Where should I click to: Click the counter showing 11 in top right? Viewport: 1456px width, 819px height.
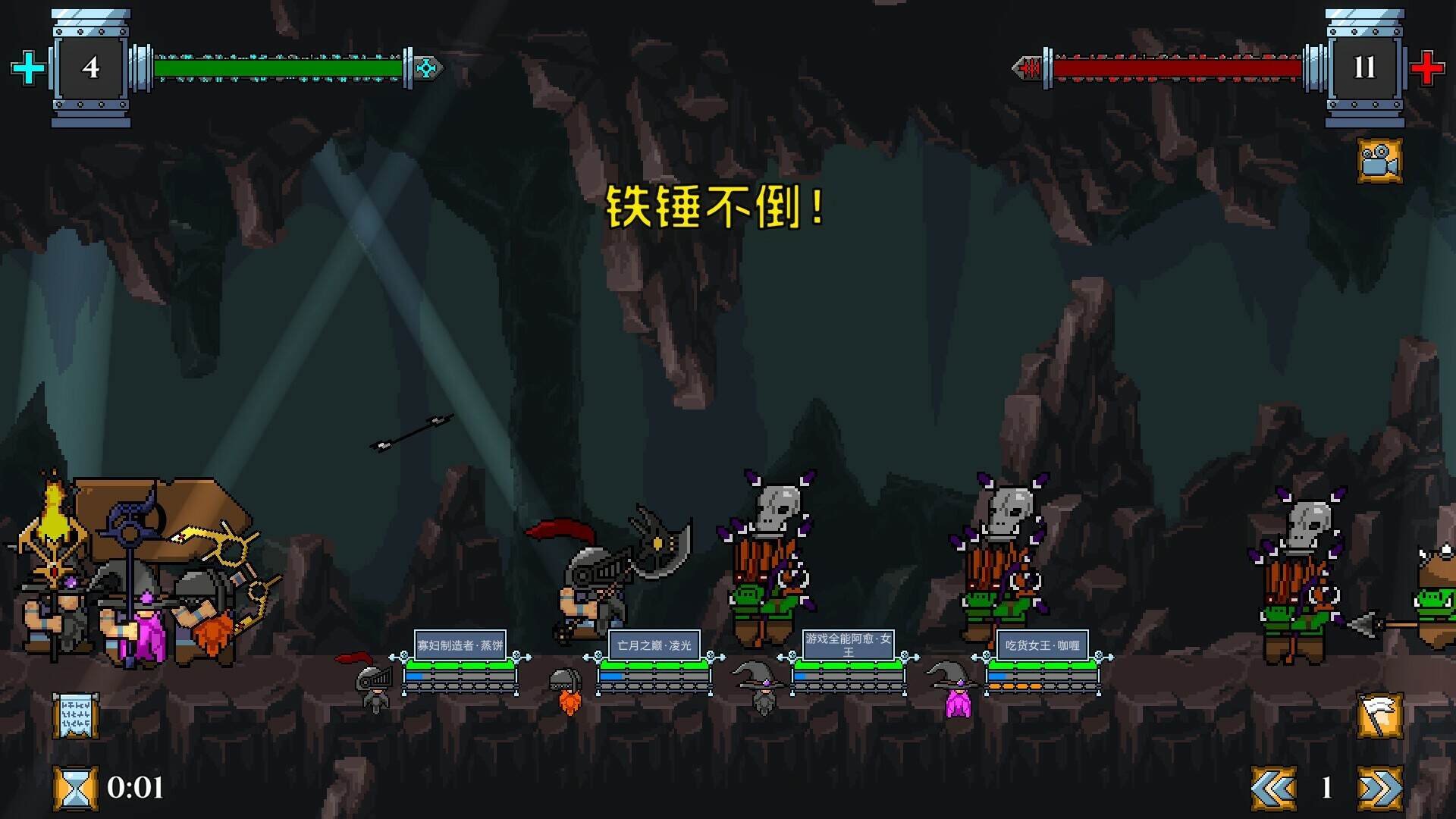point(1367,69)
